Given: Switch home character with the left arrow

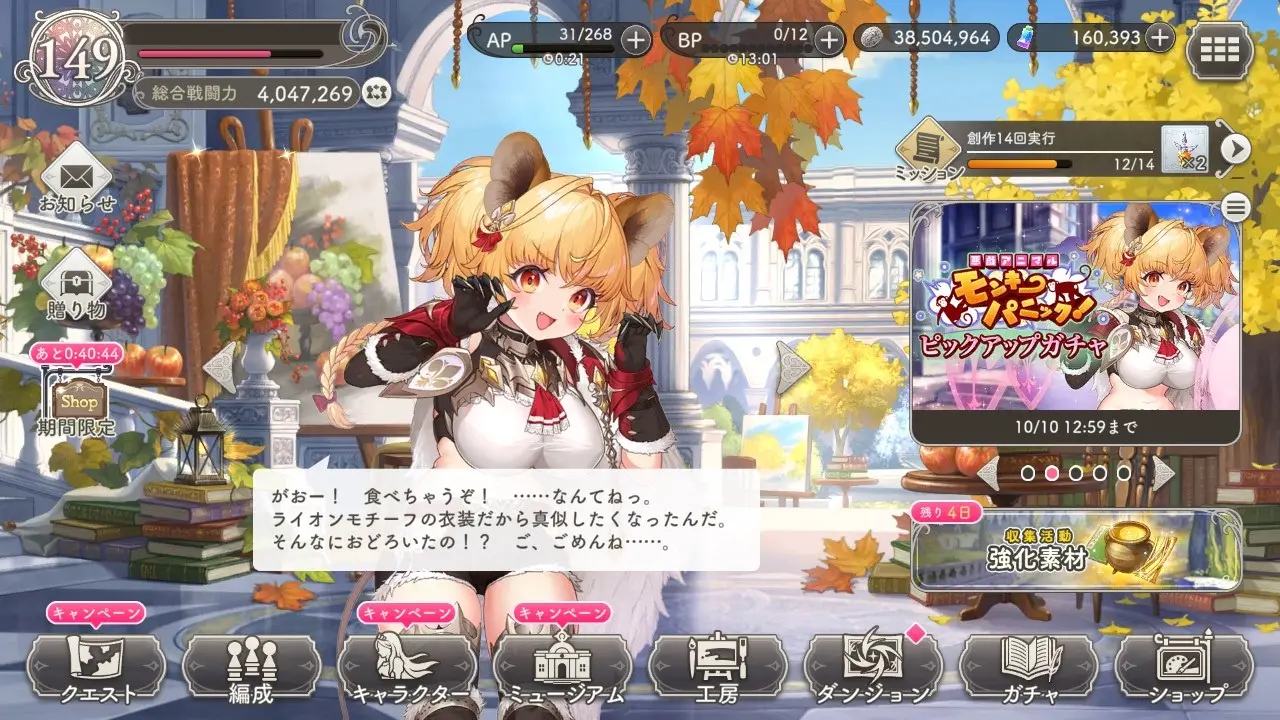Looking at the screenshot, I should pyautogui.click(x=220, y=368).
